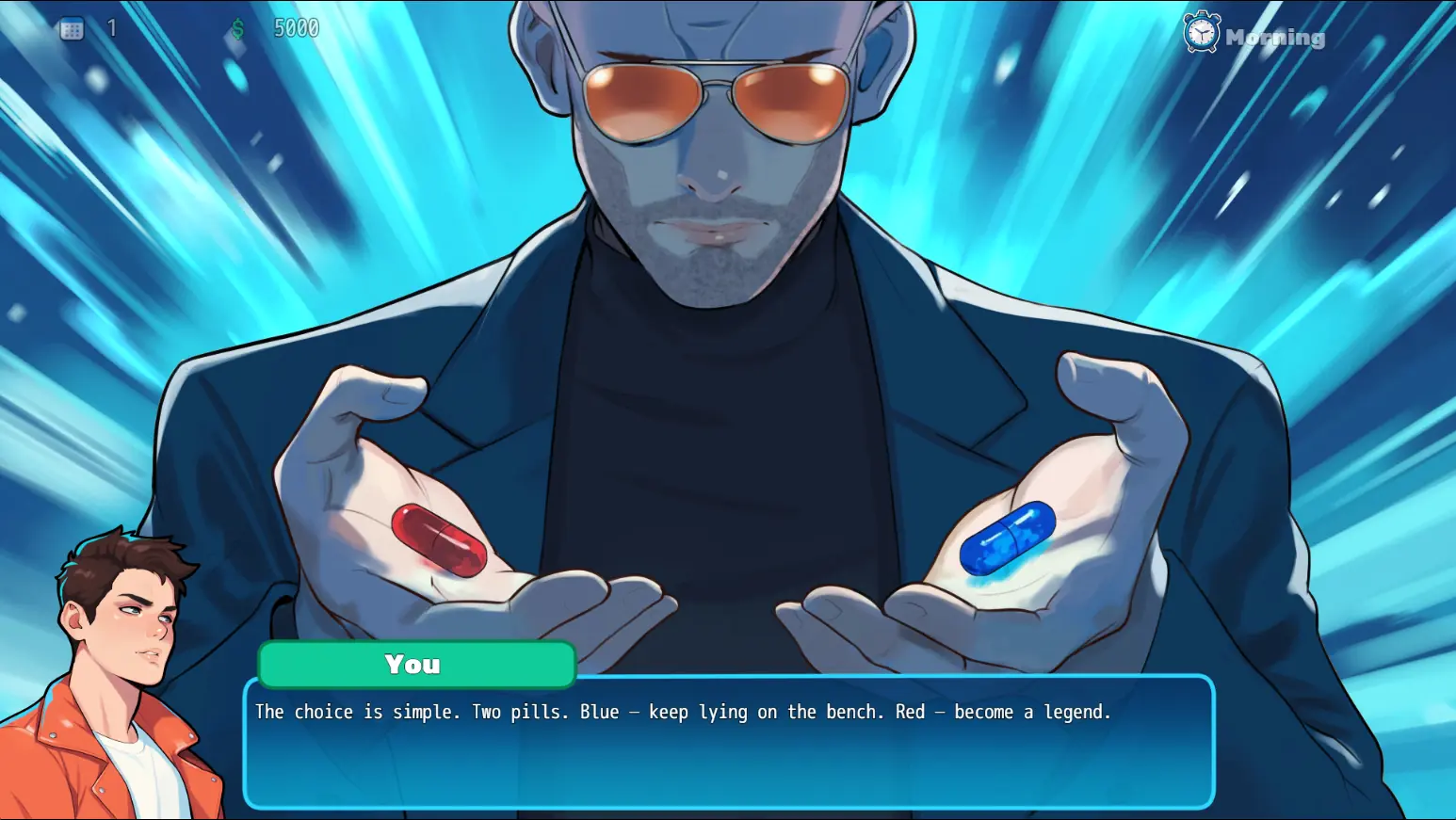Open the calendar day icon
The width and height of the screenshot is (1456, 820).
pyautogui.click(x=72, y=29)
